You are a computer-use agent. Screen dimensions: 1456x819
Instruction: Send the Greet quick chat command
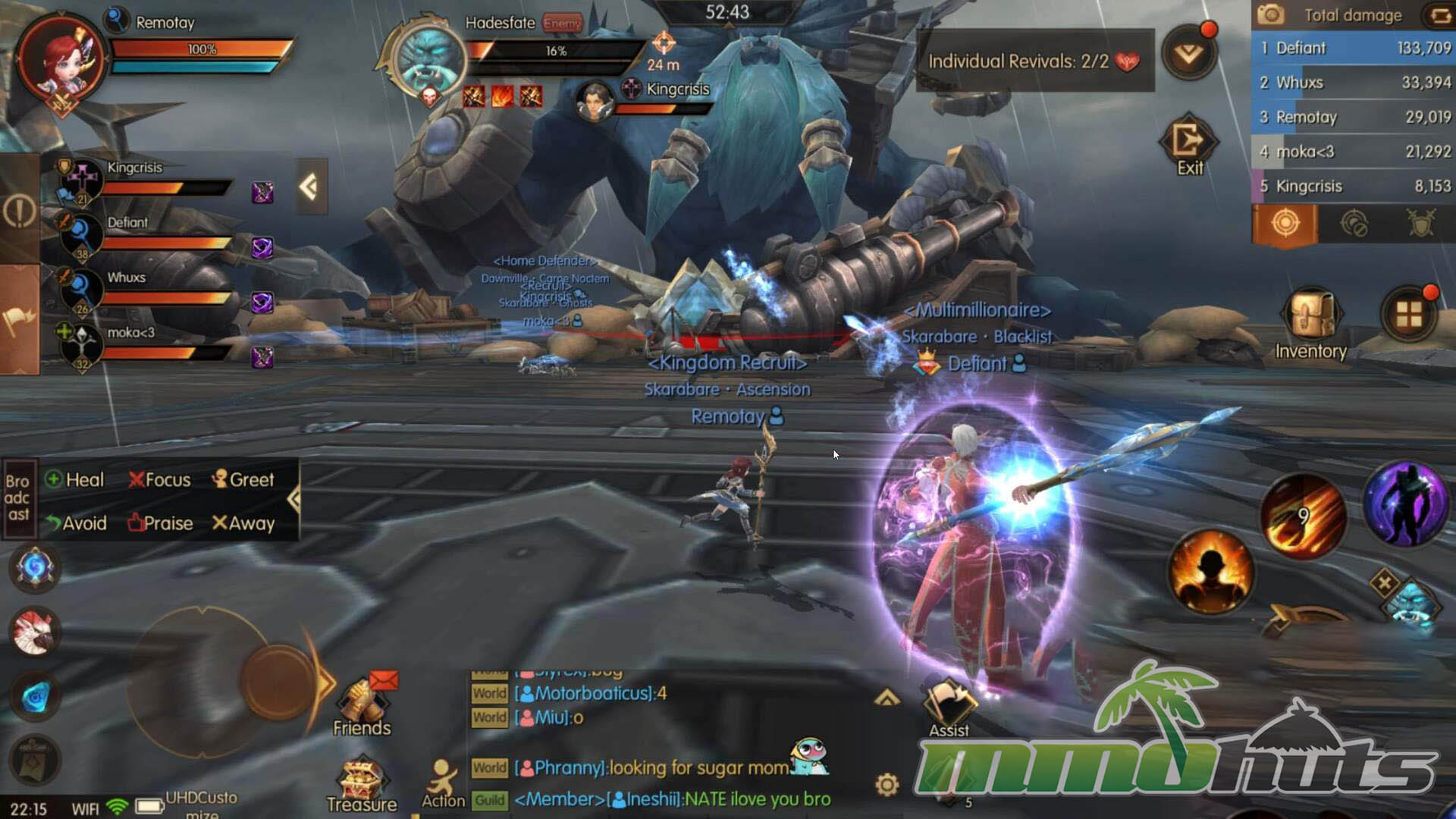point(243,479)
